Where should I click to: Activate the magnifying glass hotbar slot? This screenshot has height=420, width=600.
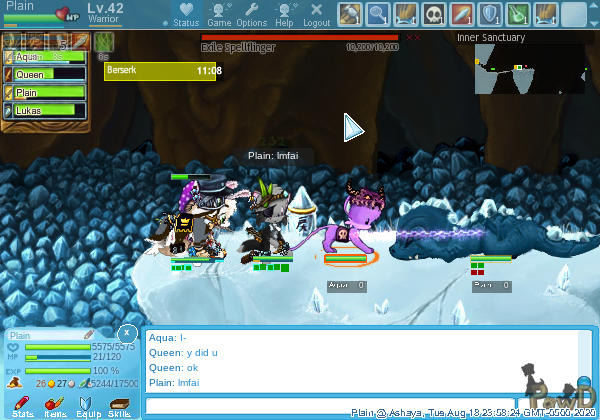[x=378, y=14]
